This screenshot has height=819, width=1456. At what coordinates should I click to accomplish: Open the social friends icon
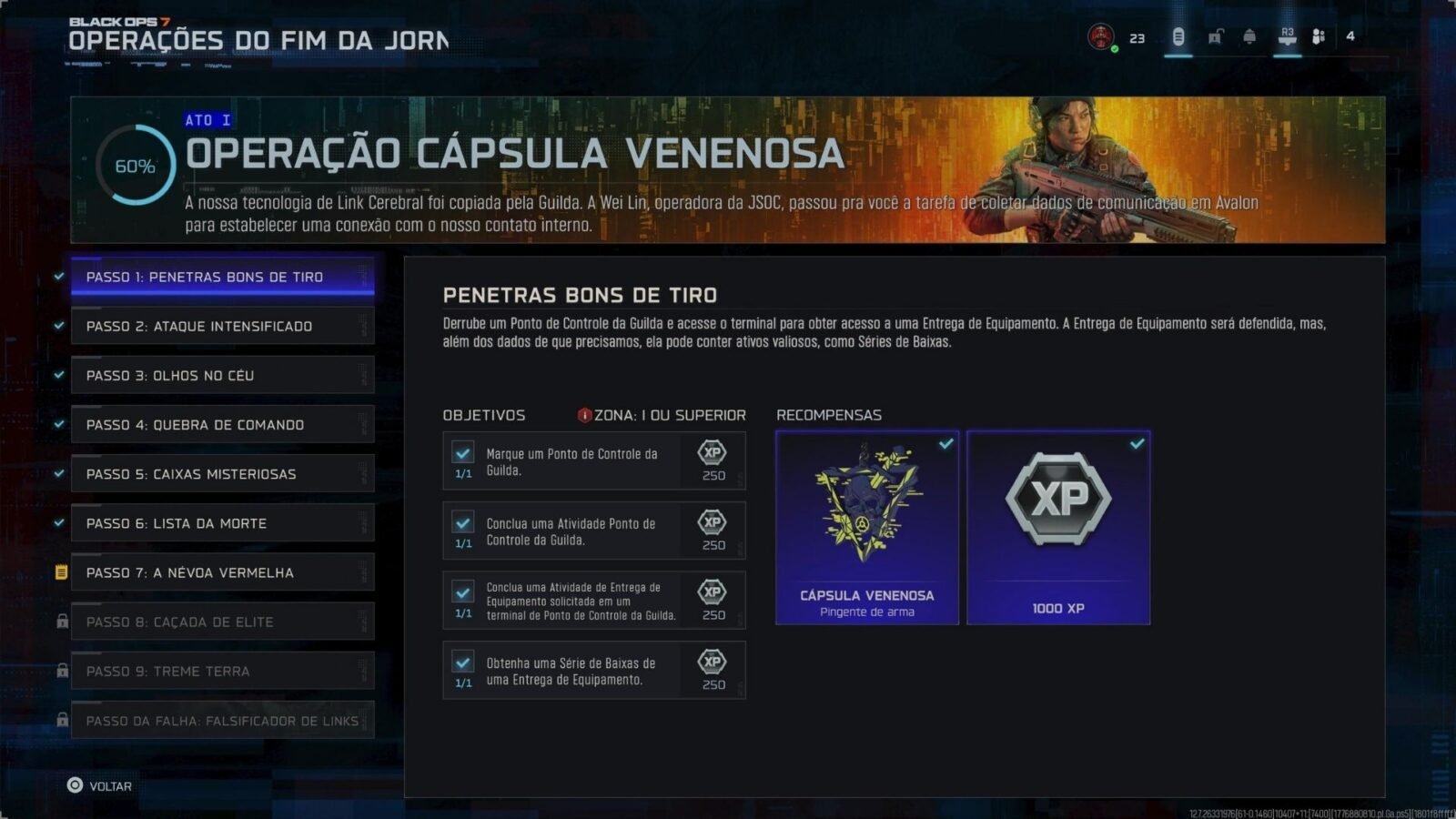[1319, 36]
